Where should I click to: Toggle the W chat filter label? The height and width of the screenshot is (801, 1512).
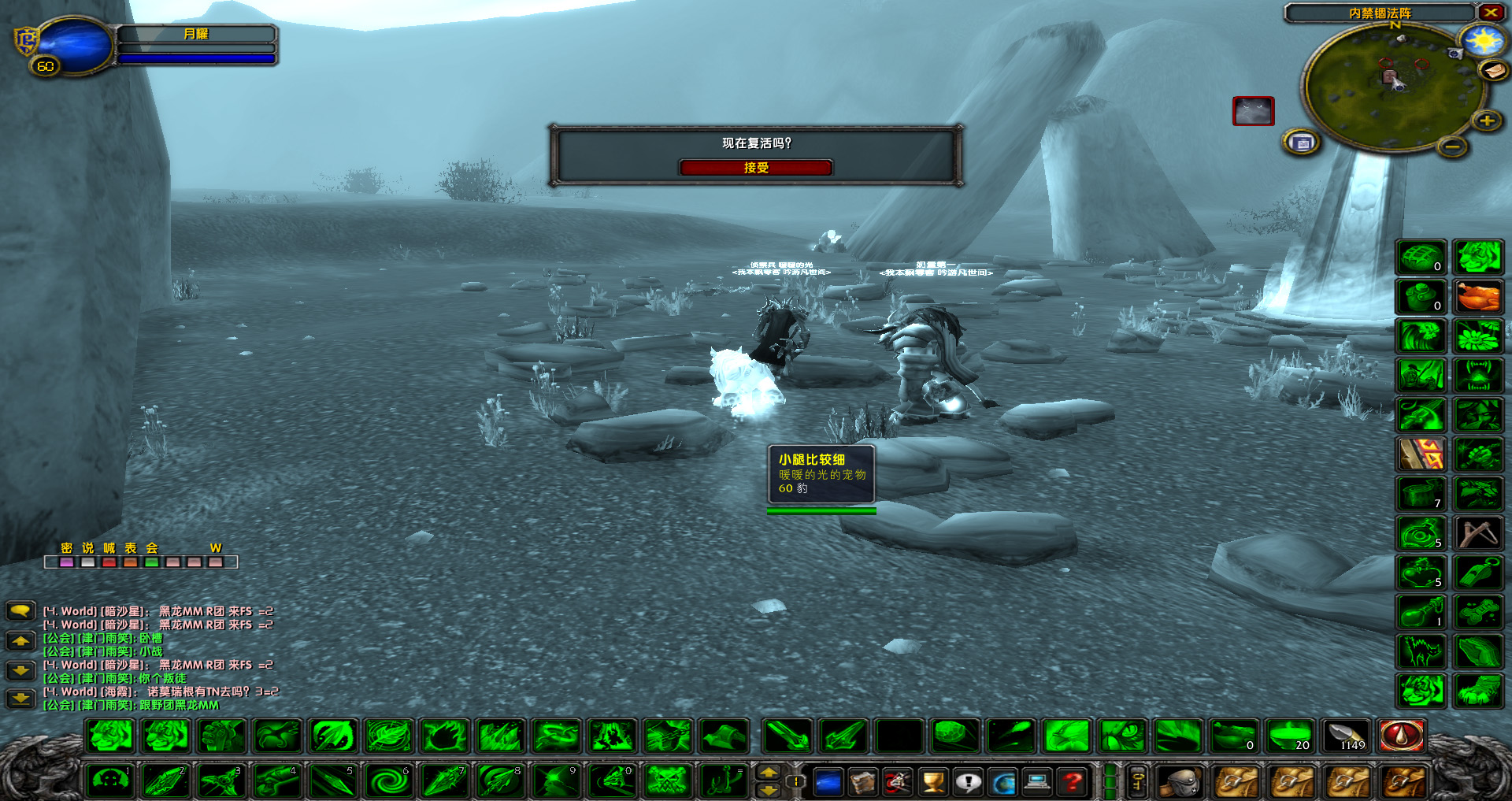217,548
